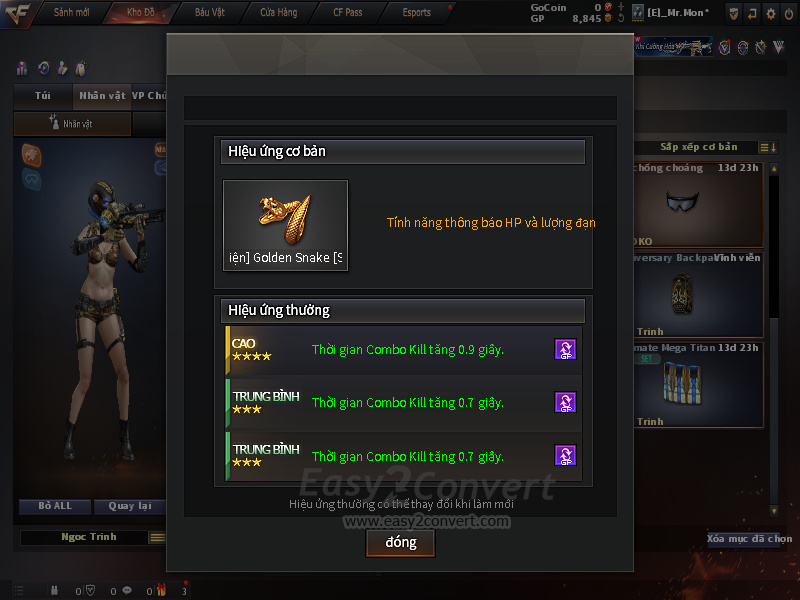Go to the Báu Vật tab
This screenshot has height=600, width=800.
(x=209, y=12)
